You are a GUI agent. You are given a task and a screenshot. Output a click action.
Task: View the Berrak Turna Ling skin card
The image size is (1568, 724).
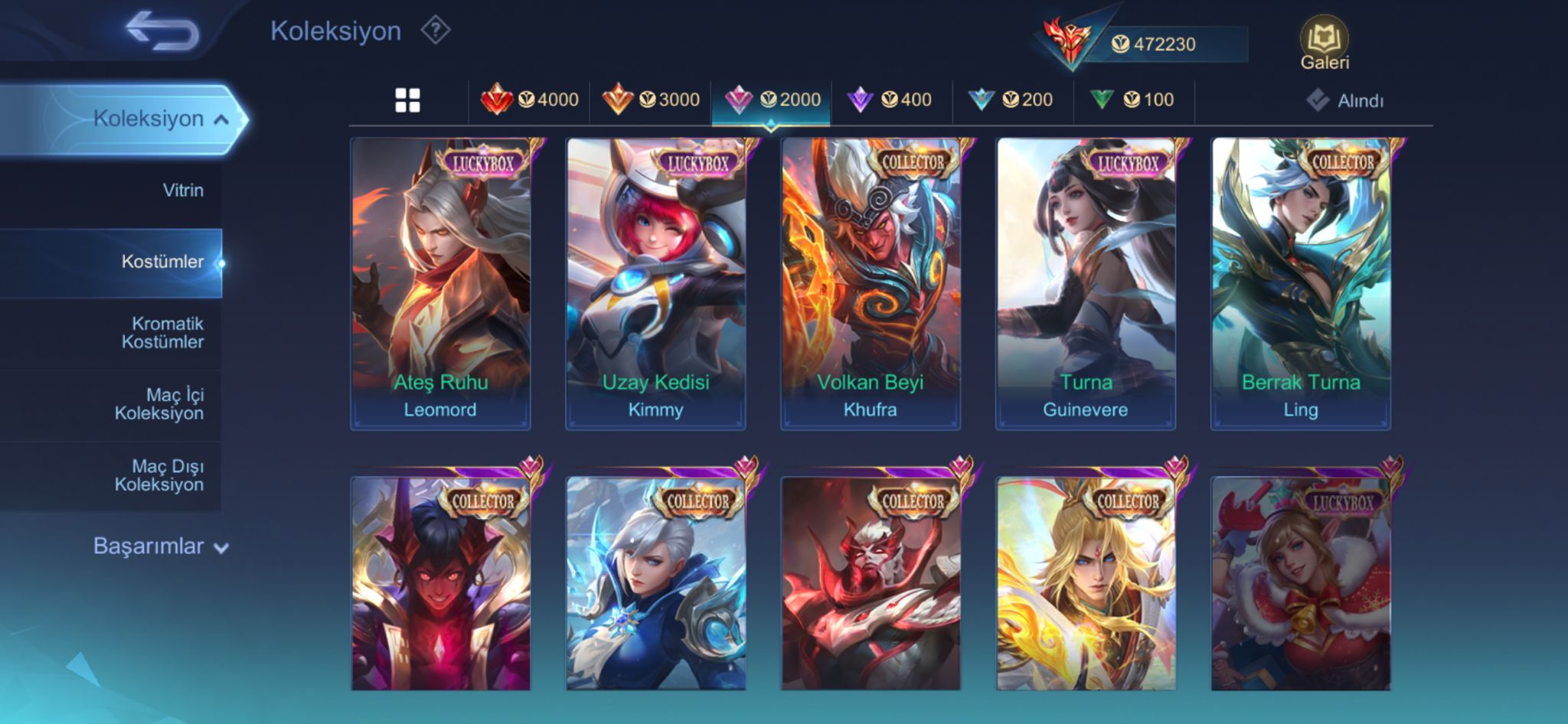(x=1301, y=283)
